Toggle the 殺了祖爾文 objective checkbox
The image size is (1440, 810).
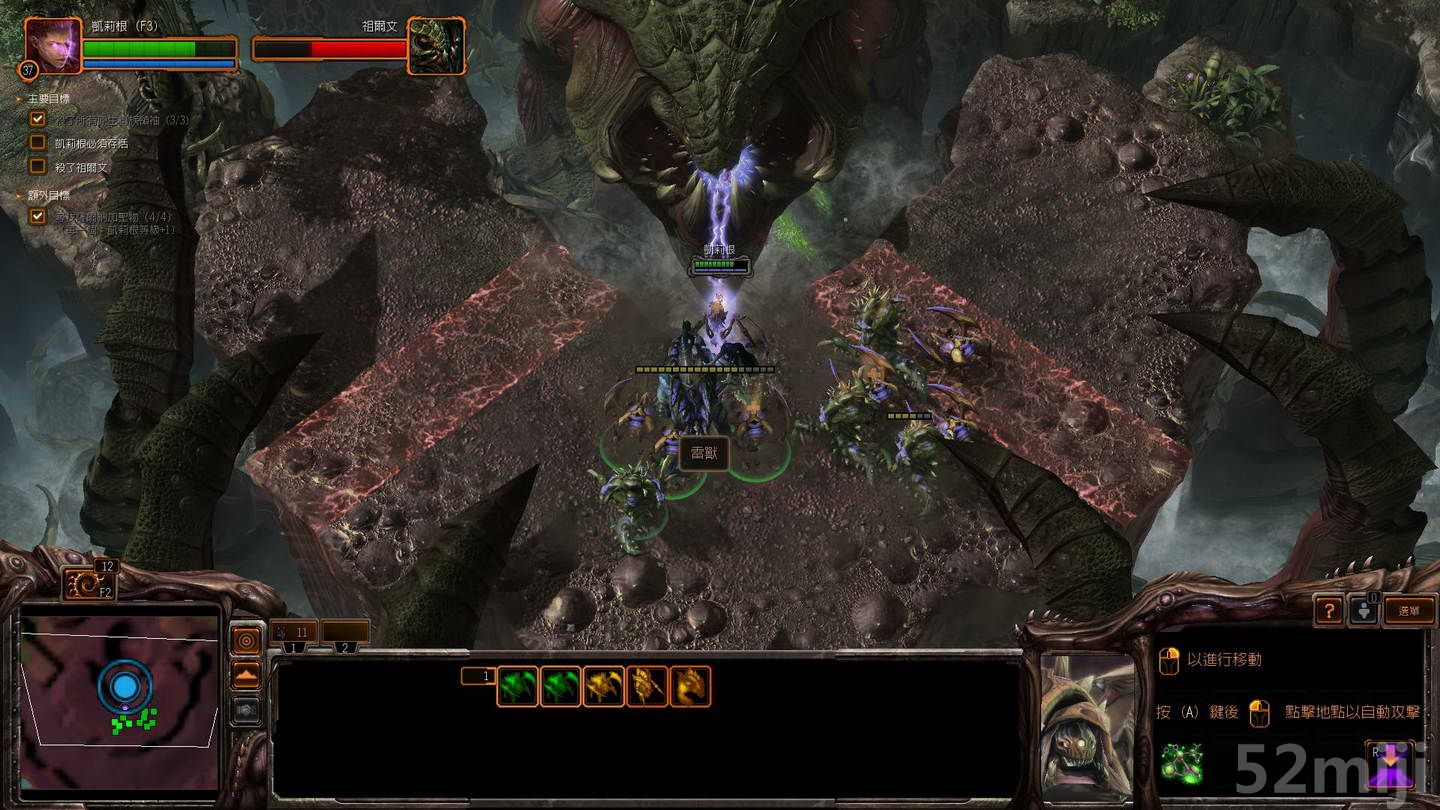pos(37,166)
